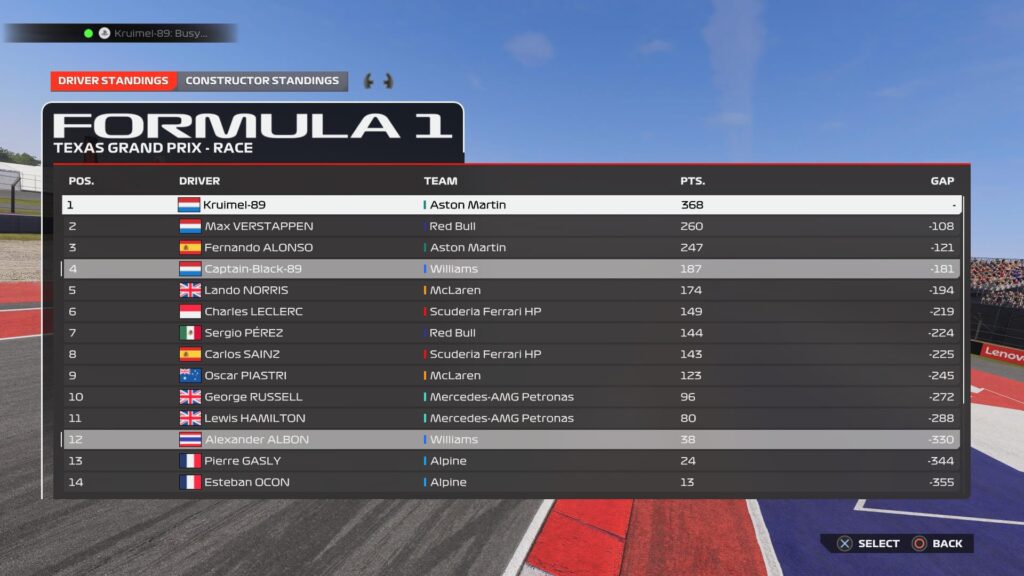This screenshot has width=1024, height=576.
Task: Pick Charles Leclerc's row
Action: click(x=511, y=311)
